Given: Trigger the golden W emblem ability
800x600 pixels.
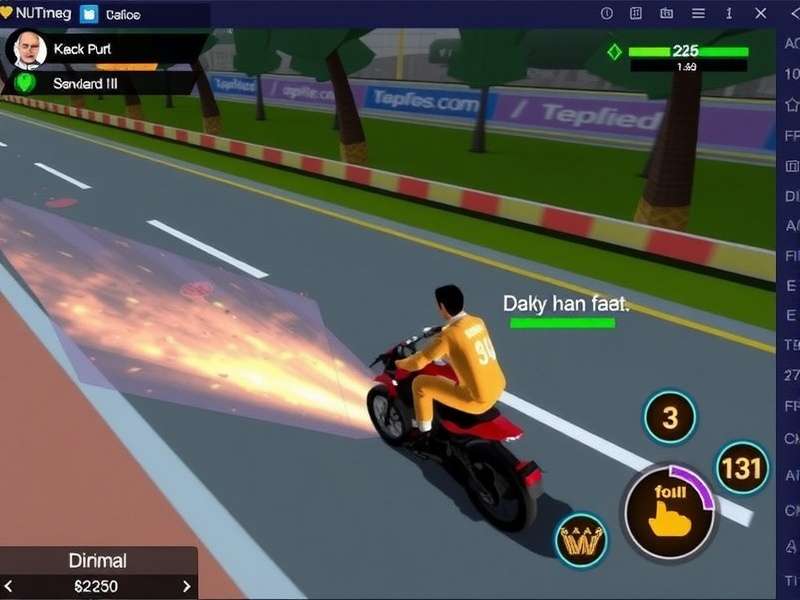Looking at the screenshot, I should [581, 540].
